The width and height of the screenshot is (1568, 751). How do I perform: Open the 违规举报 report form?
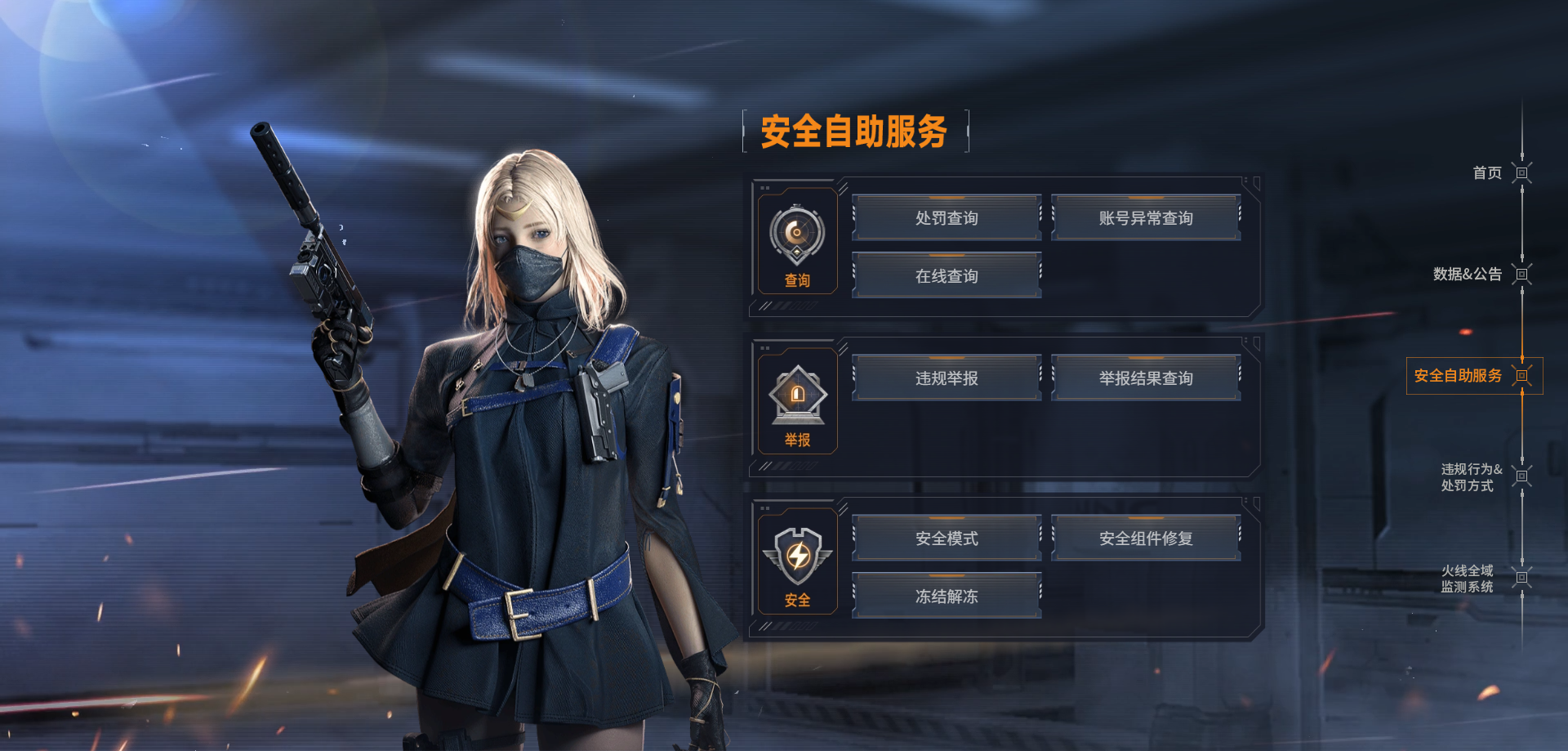(x=947, y=378)
